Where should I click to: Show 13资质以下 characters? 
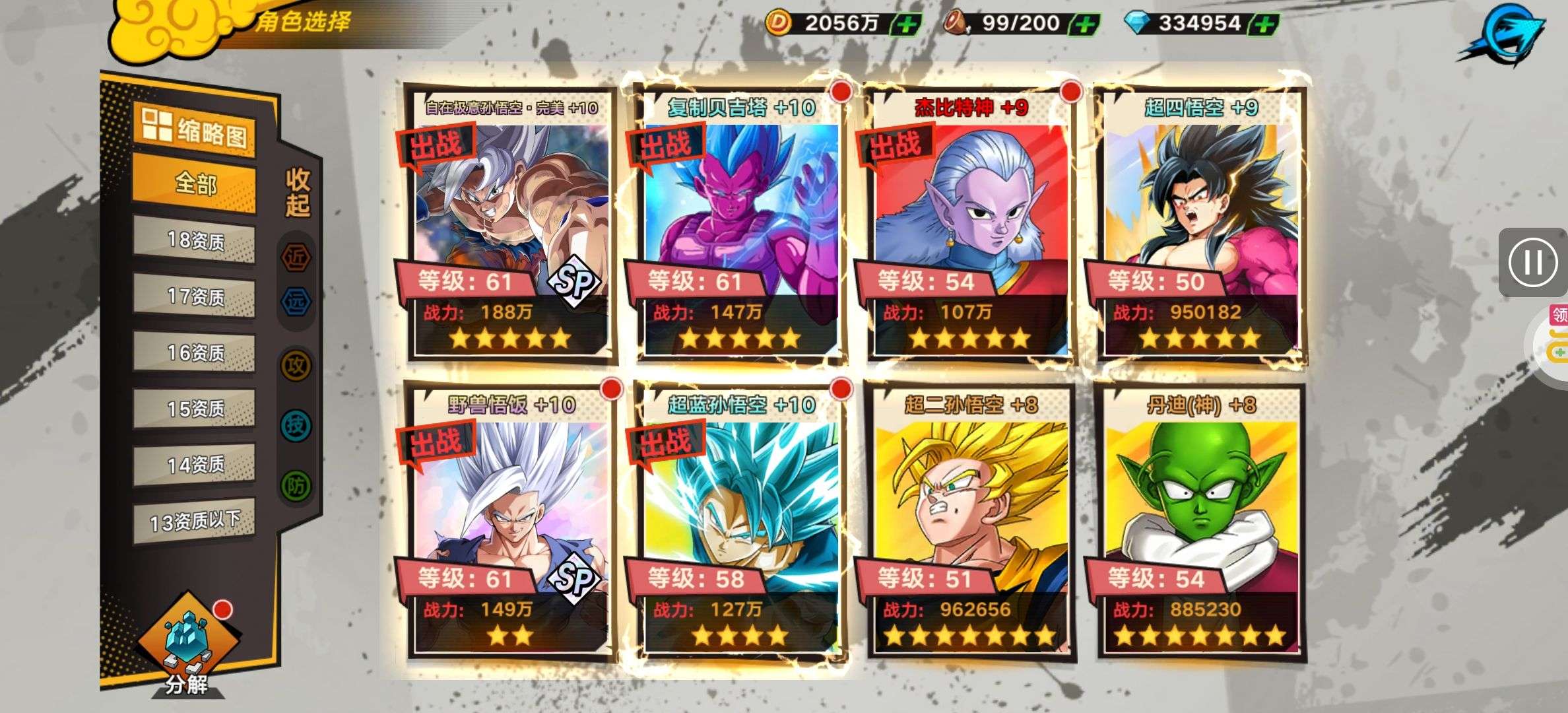pyautogui.click(x=195, y=522)
